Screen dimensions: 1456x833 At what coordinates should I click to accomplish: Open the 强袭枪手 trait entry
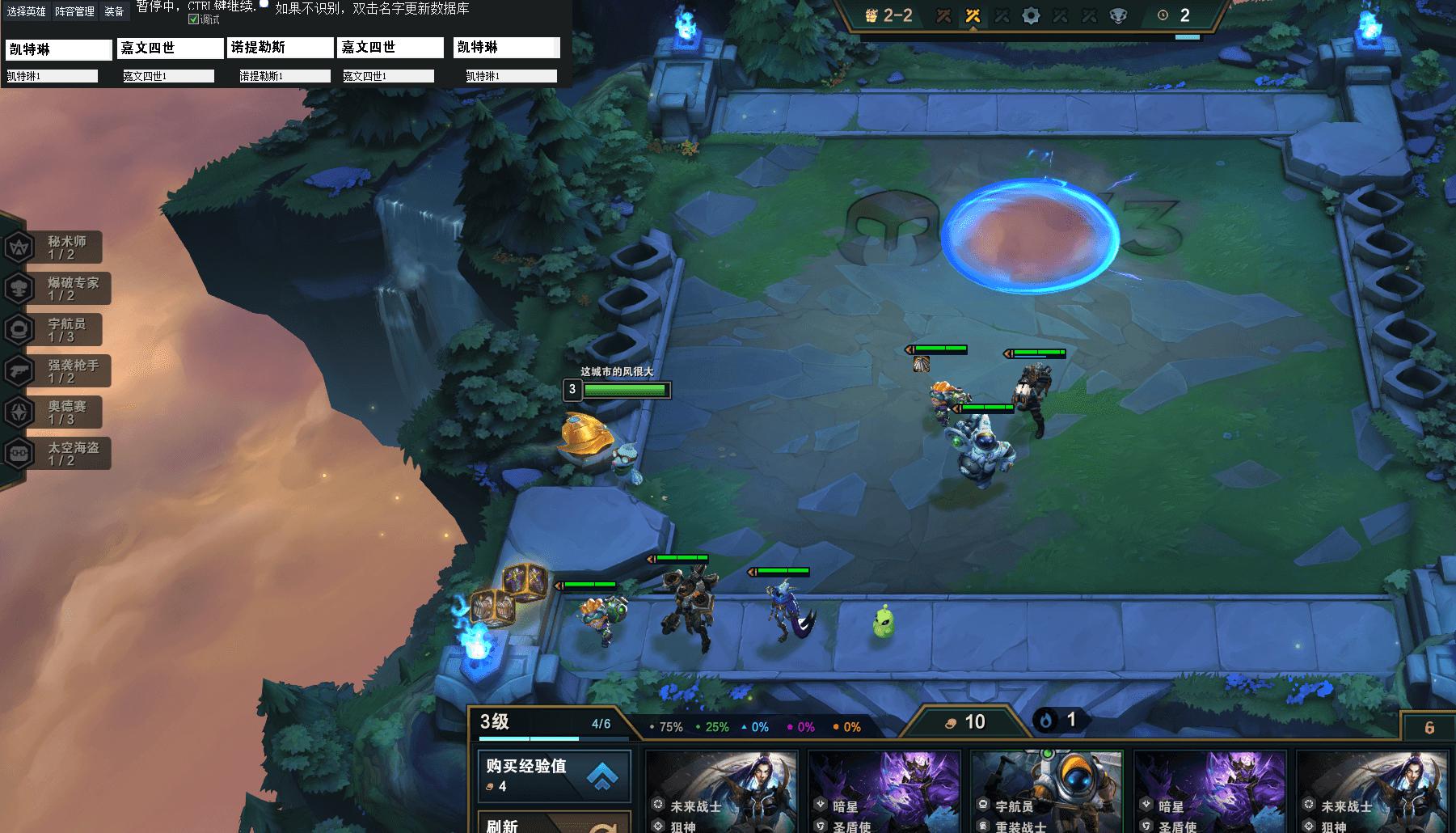point(58,371)
